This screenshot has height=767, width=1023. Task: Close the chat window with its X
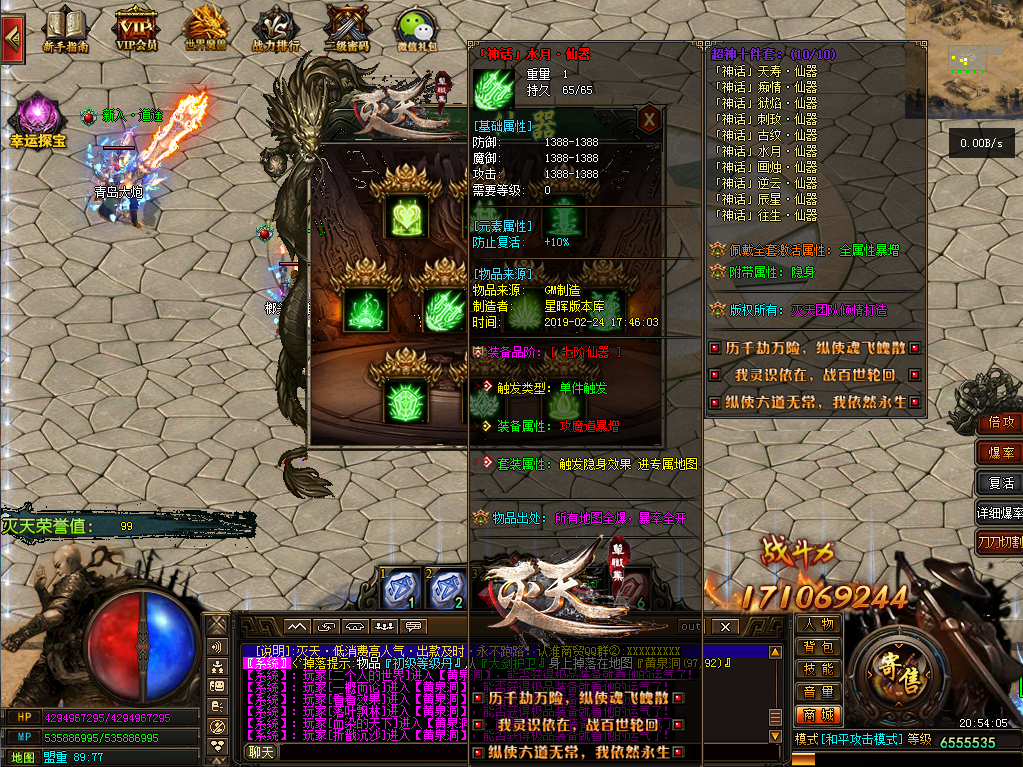[726, 627]
